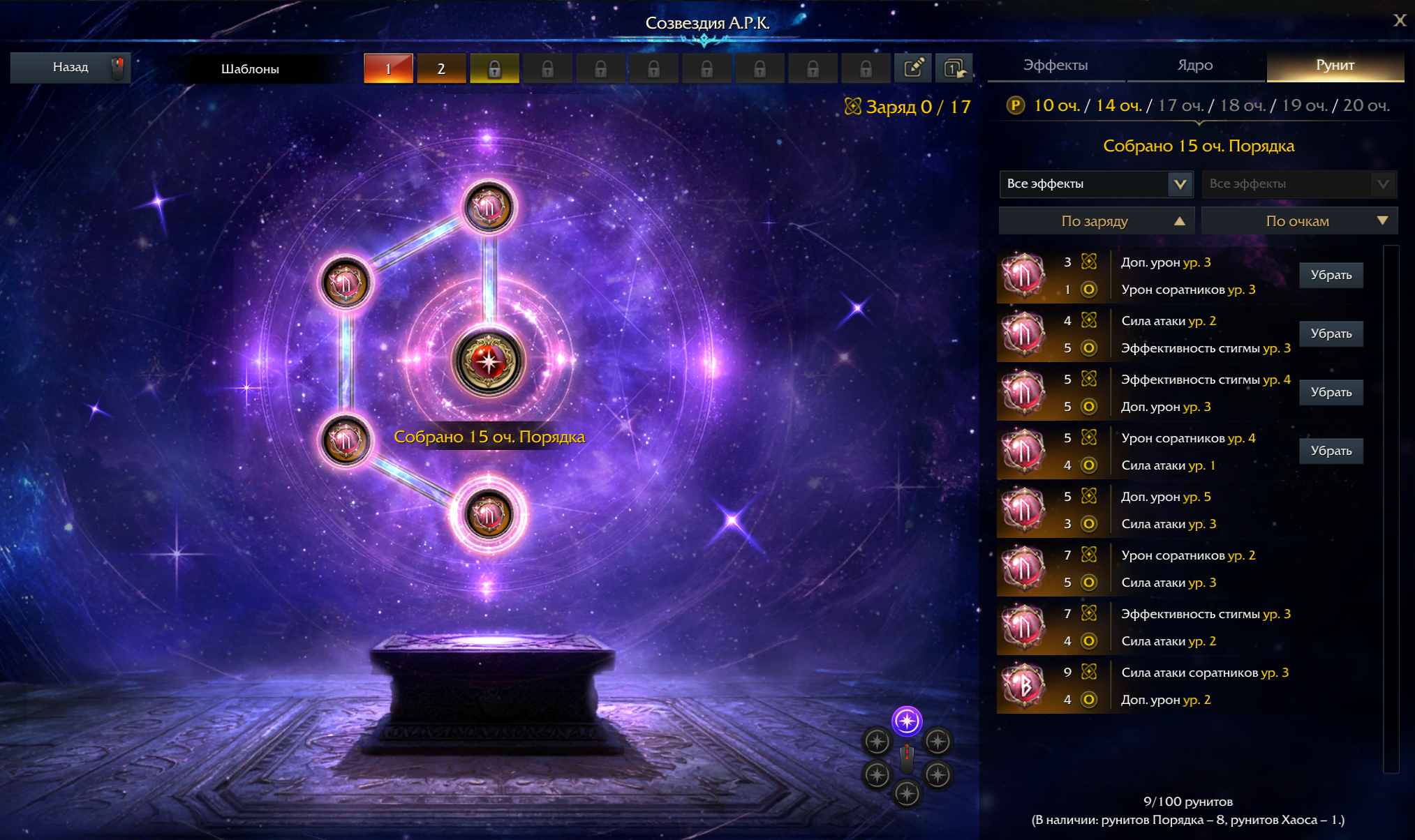Click the edit pencil icon

tap(913, 68)
